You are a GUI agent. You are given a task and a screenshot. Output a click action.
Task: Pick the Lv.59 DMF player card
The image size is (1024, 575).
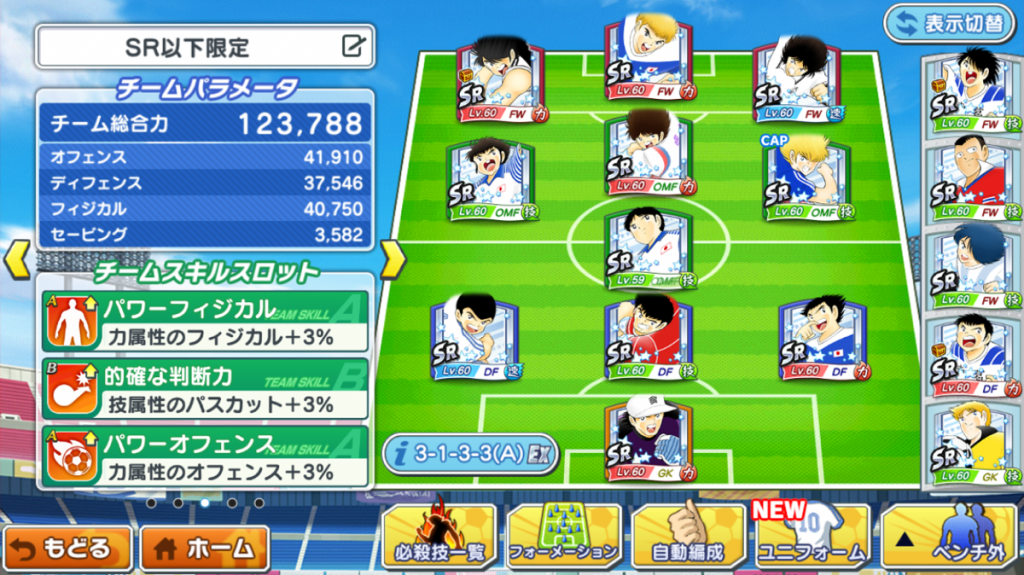coord(649,249)
